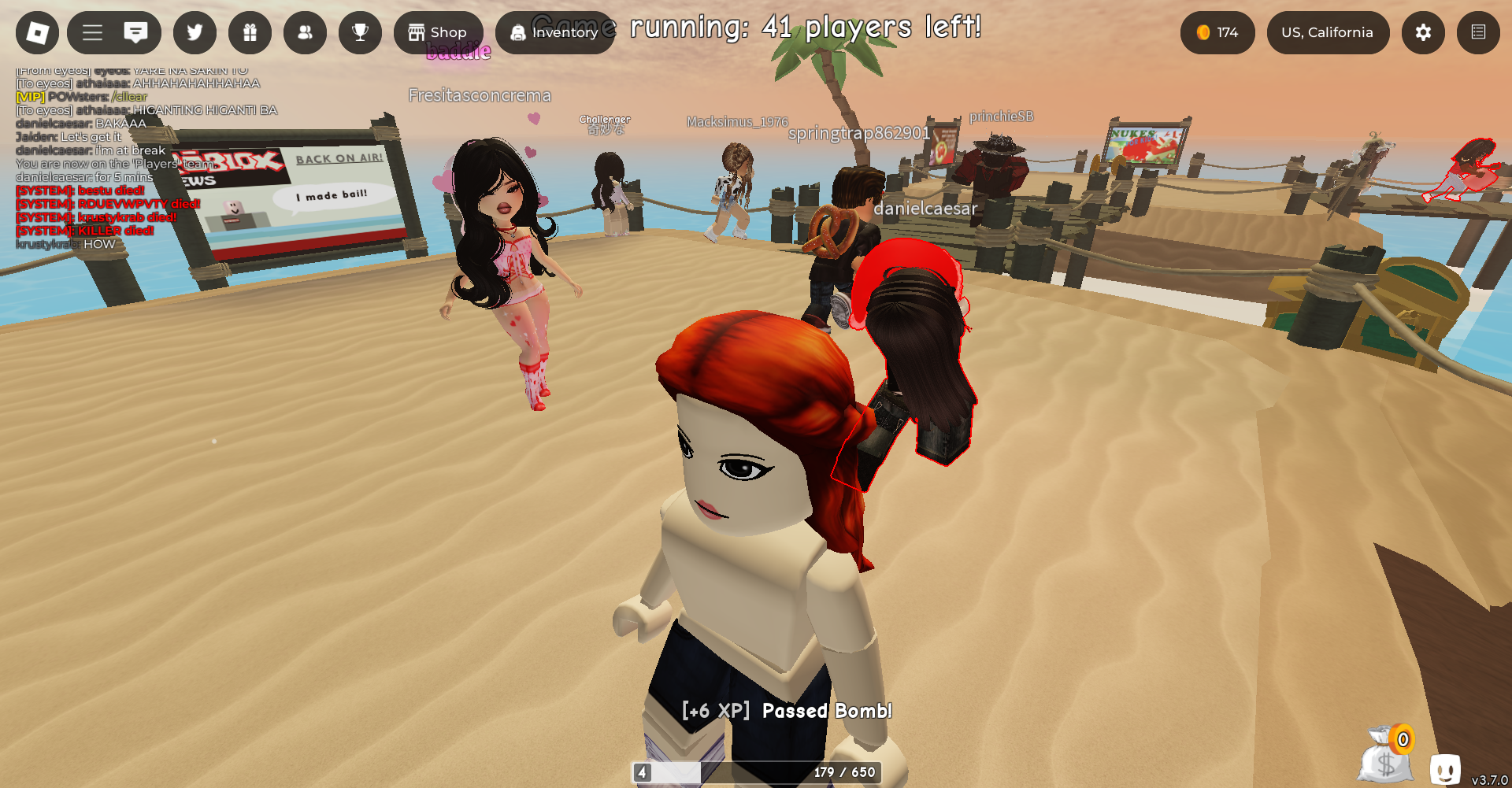Image resolution: width=1512 pixels, height=788 pixels.
Task: Open the gear settings
Action: [1423, 32]
